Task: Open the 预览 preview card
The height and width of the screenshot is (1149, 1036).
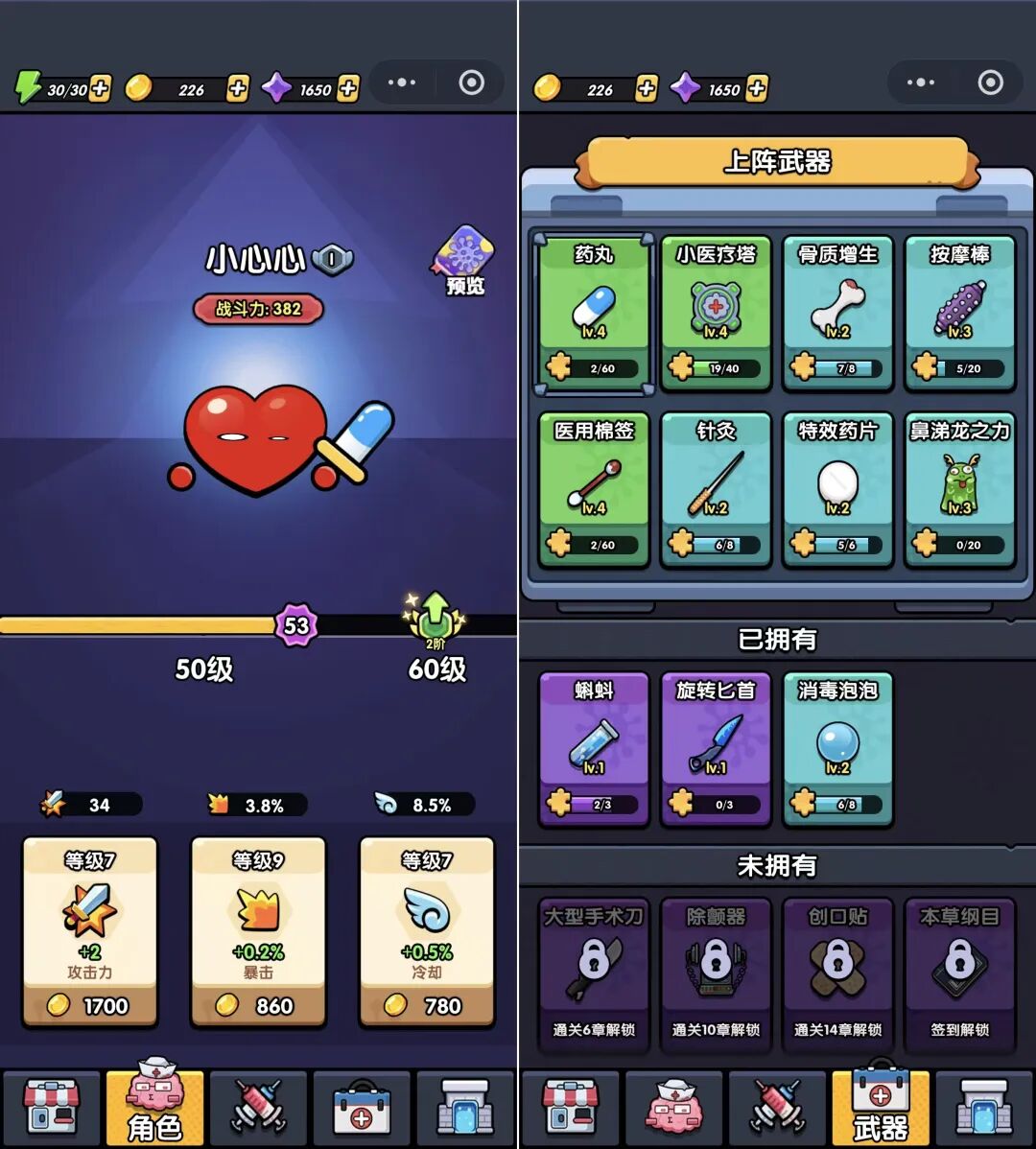Action: click(x=465, y=259)
